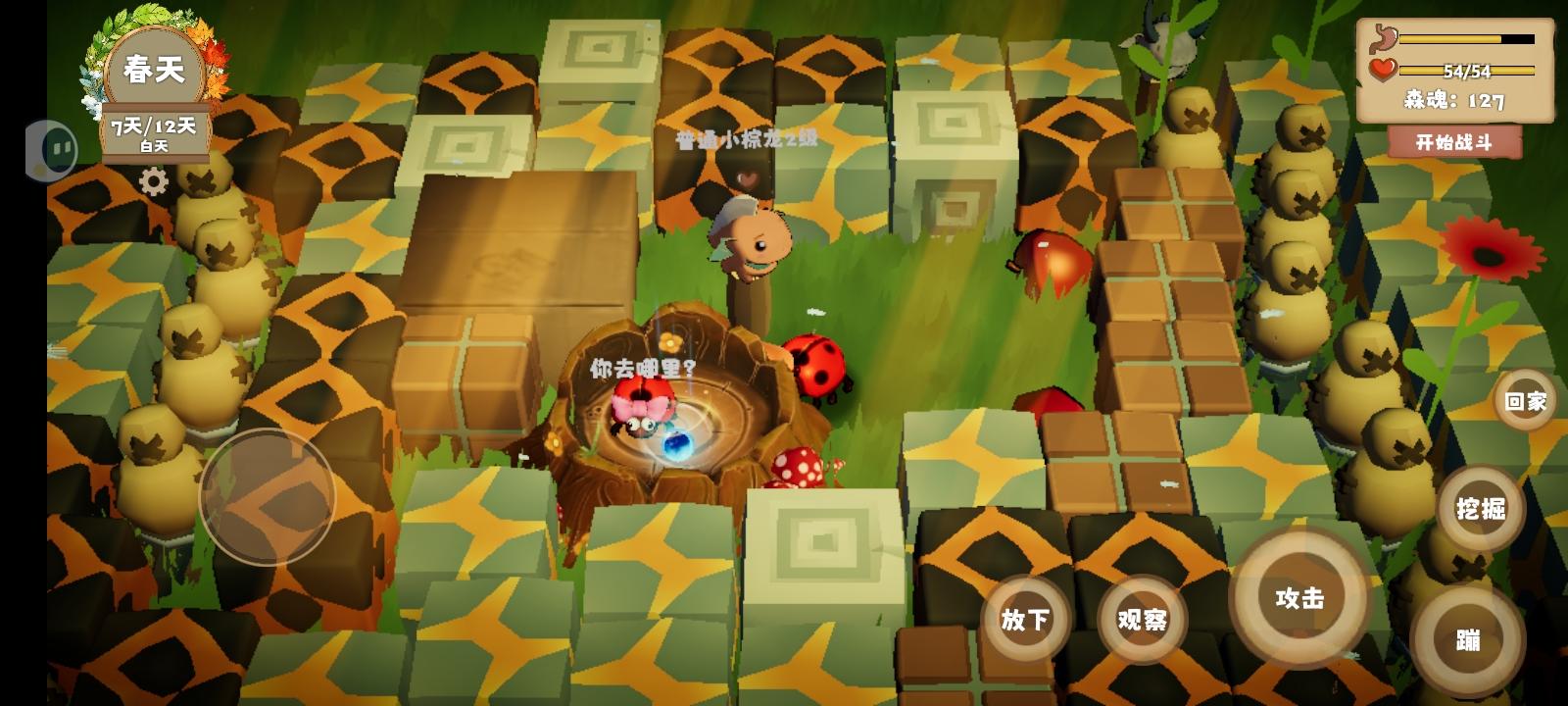
Task: Click the 7天/12天 day counter panel
Action: pyautogui.click(x=154, y=130)
